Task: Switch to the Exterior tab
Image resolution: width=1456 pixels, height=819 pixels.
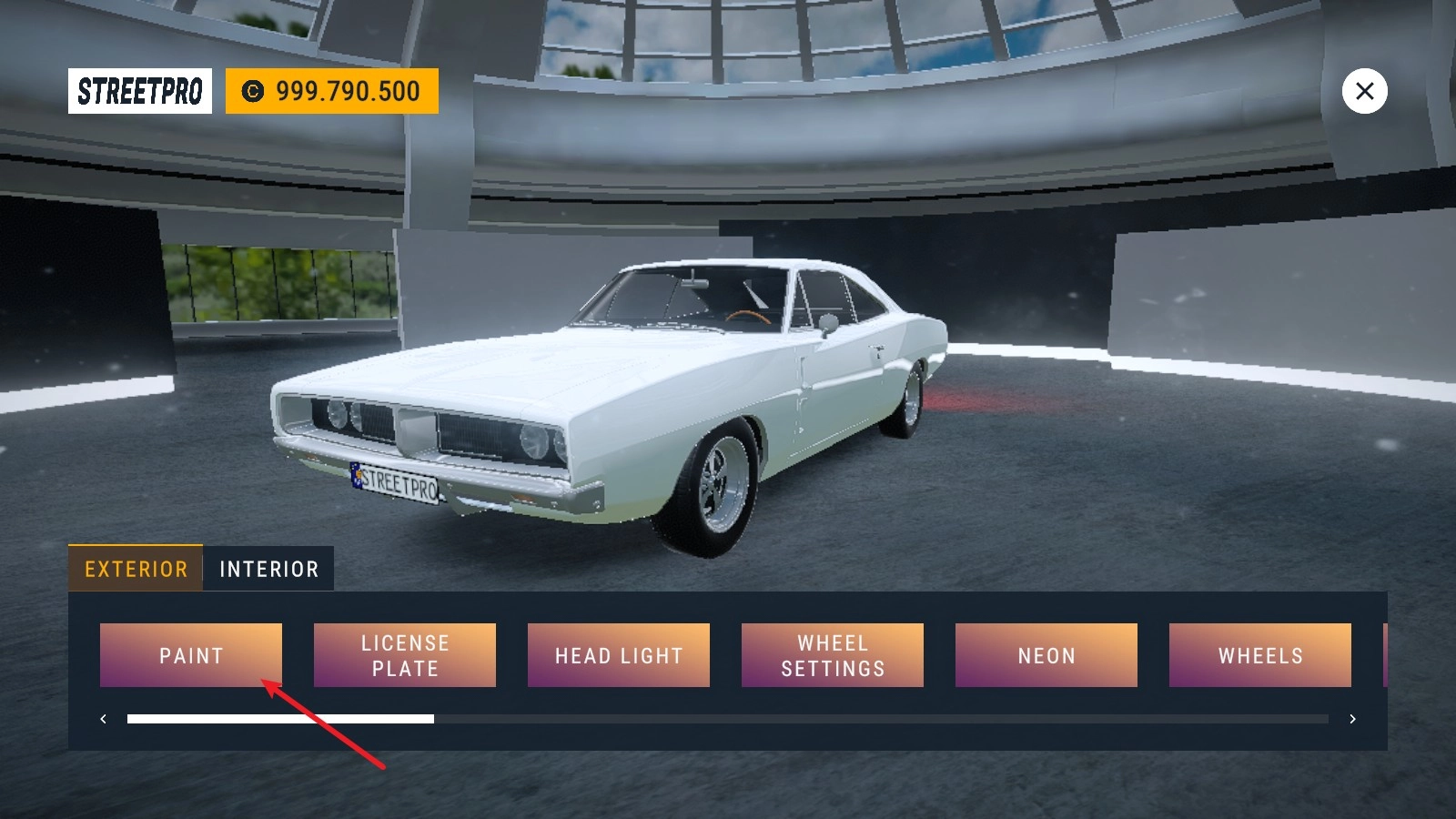Action: [136, 569]
